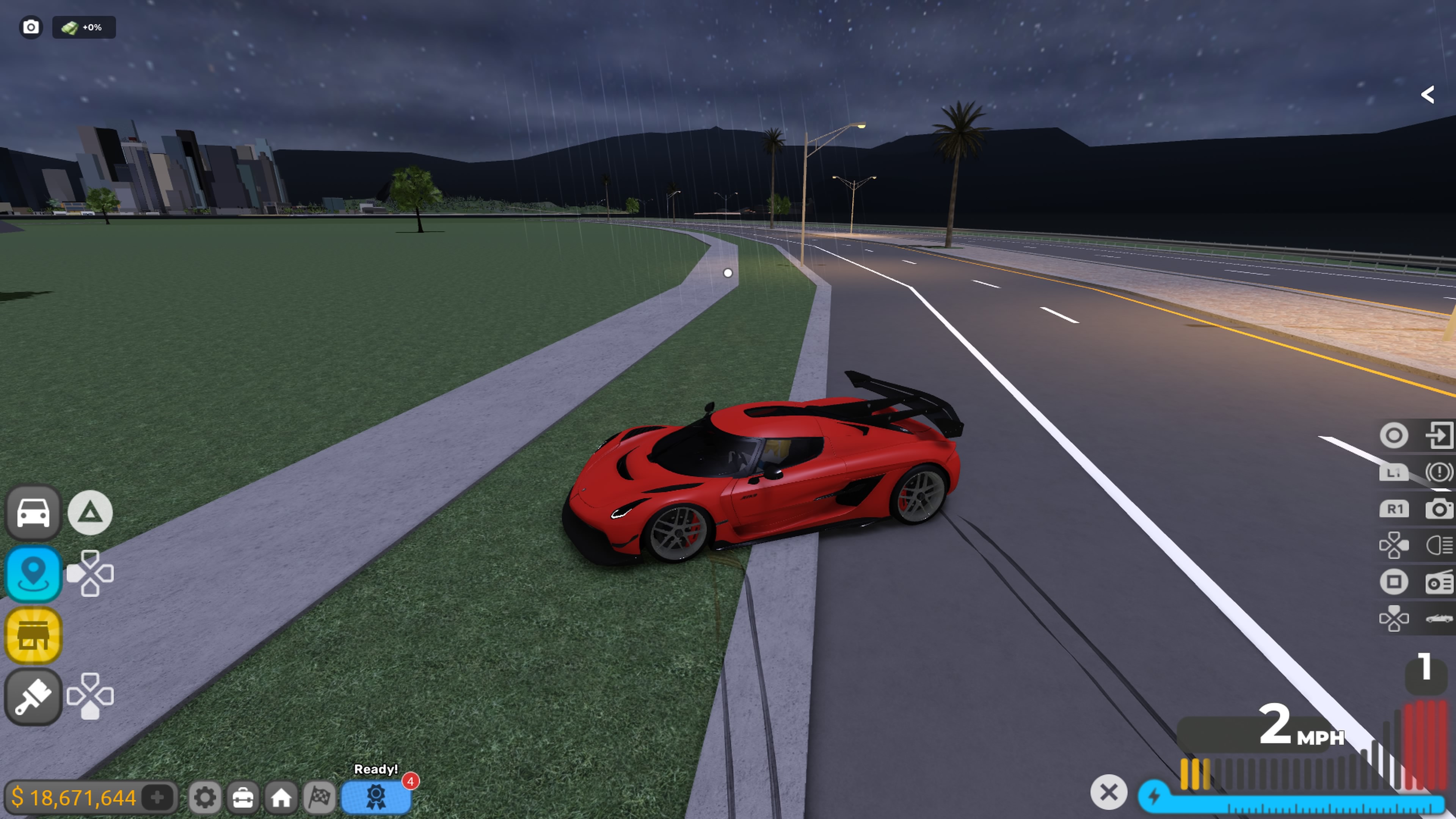Exit the vehicle using the door icon
The height and width of the screenshot is (819, 1456).
[x=1439, y=435]
